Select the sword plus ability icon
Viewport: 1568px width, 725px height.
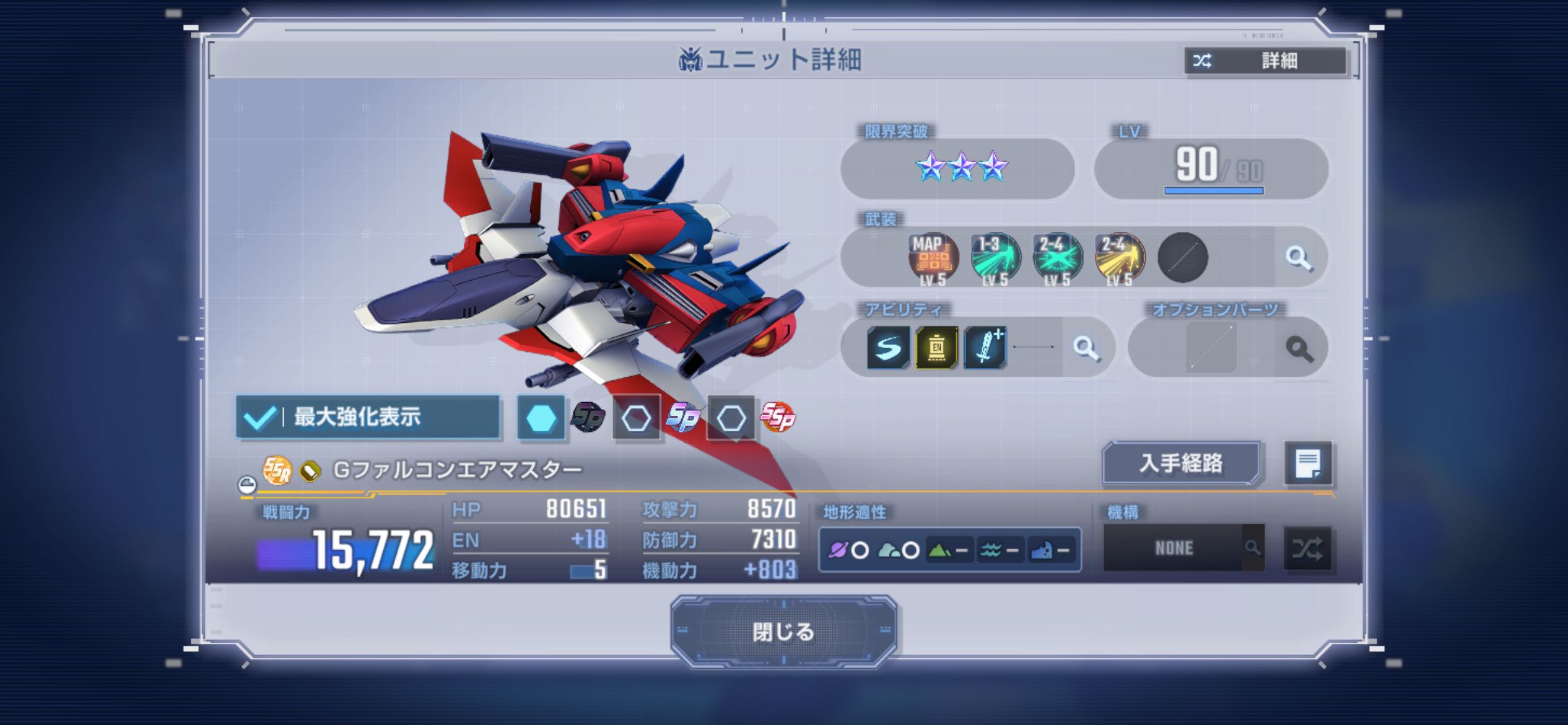point(985,348)
